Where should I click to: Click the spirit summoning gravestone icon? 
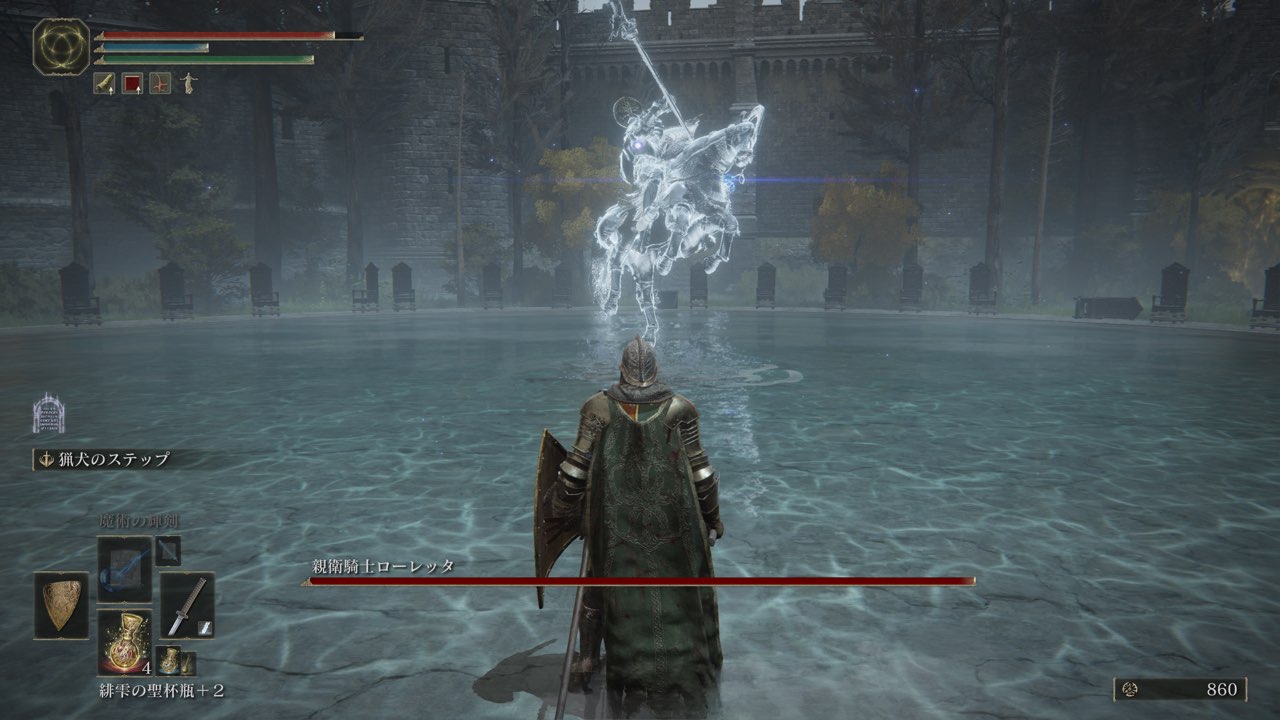pyautogui.click(x=48, y=413)
